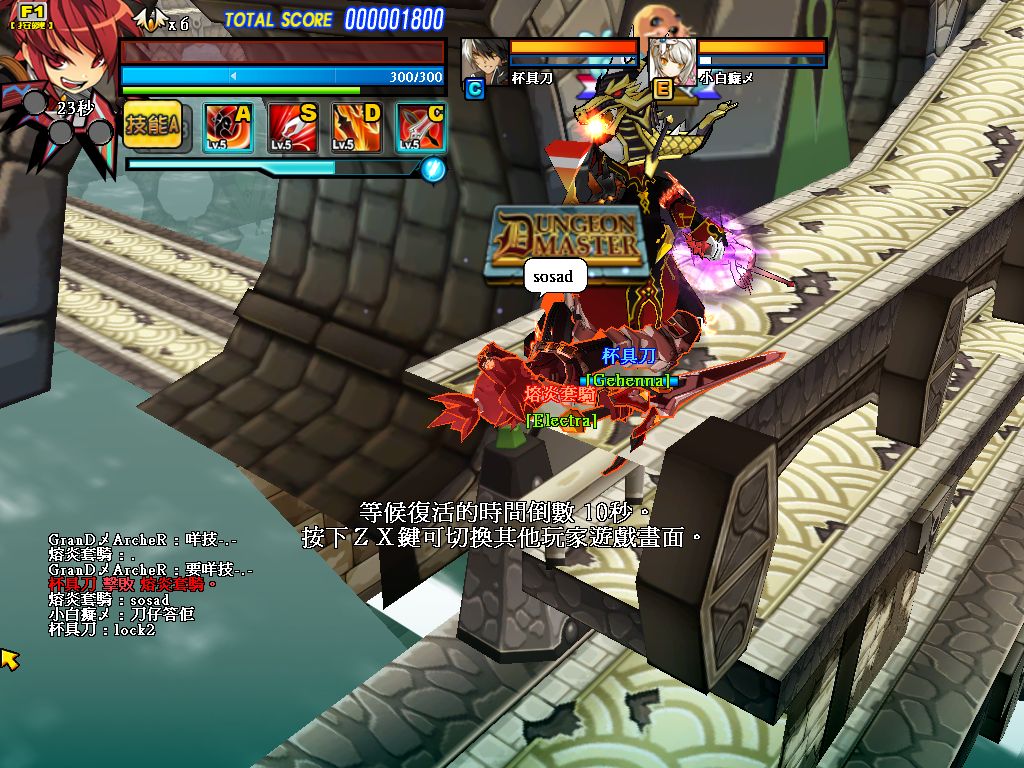
Task: Use the S-slot red slash skill
Action: pos(293,128)
